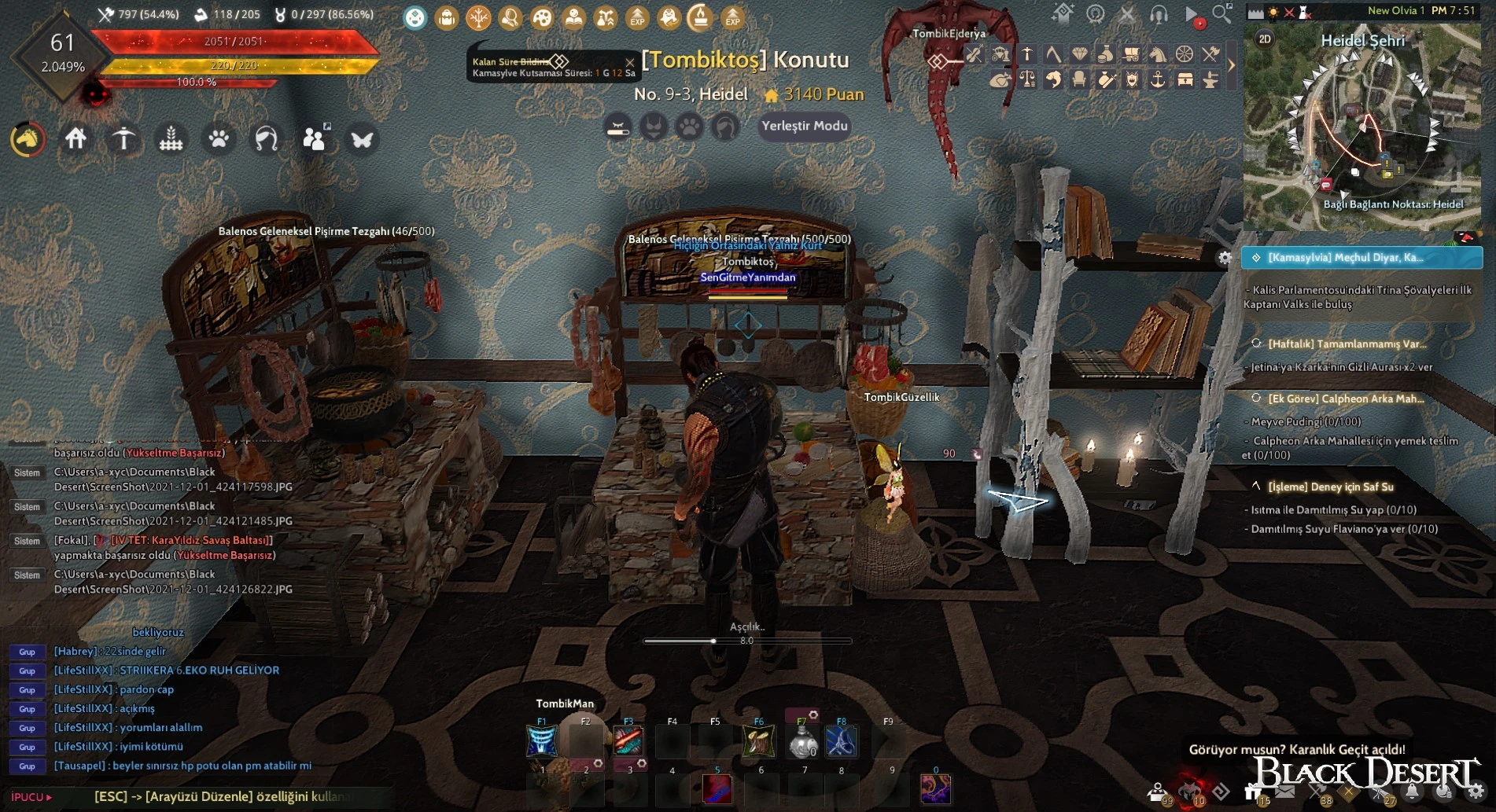Find the stable horse-head NPC icon
This screenshot has height=812, width=1496.
(1158, 54)
